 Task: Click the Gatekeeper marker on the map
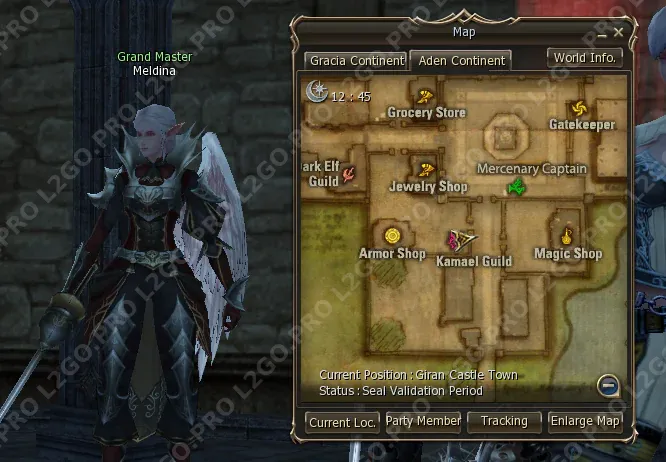pos(577,108)
